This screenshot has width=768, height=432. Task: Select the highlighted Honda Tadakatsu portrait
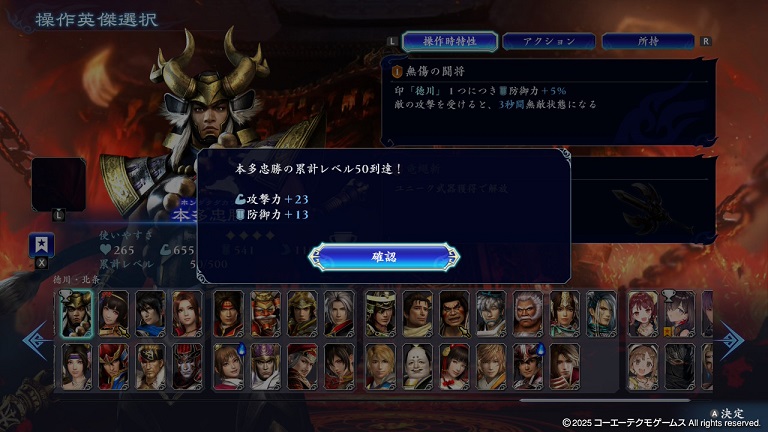click(76, 313)
